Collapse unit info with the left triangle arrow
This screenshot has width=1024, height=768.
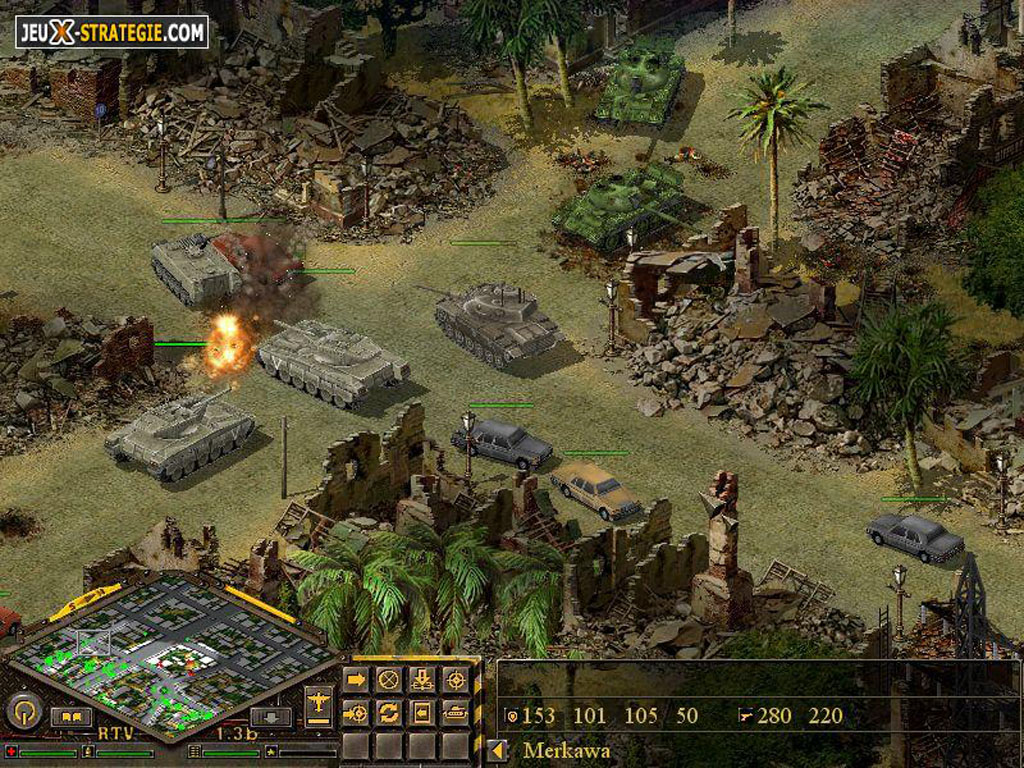(497, 750)
